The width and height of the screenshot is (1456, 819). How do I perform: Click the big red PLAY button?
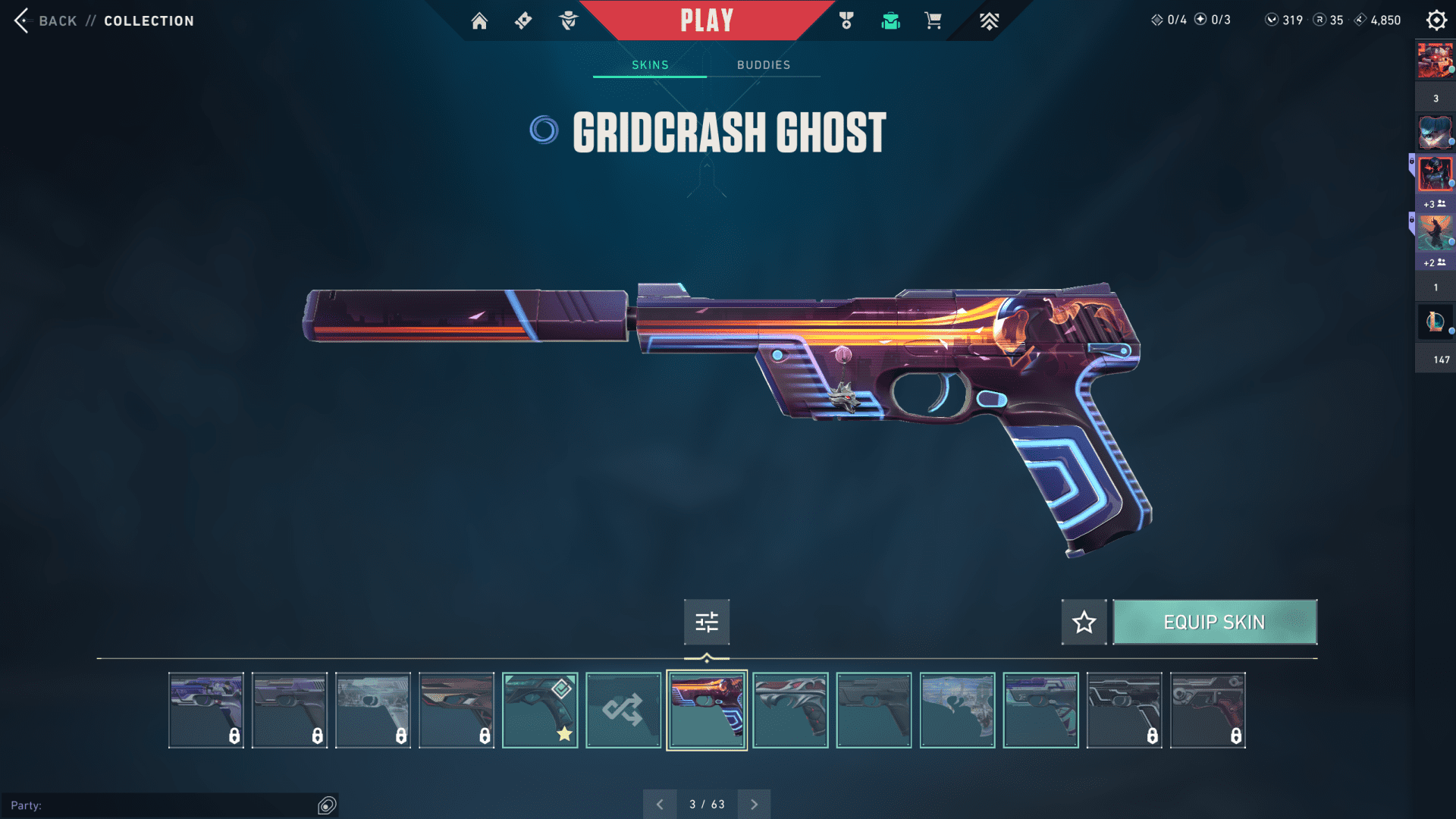coord(706,20)
